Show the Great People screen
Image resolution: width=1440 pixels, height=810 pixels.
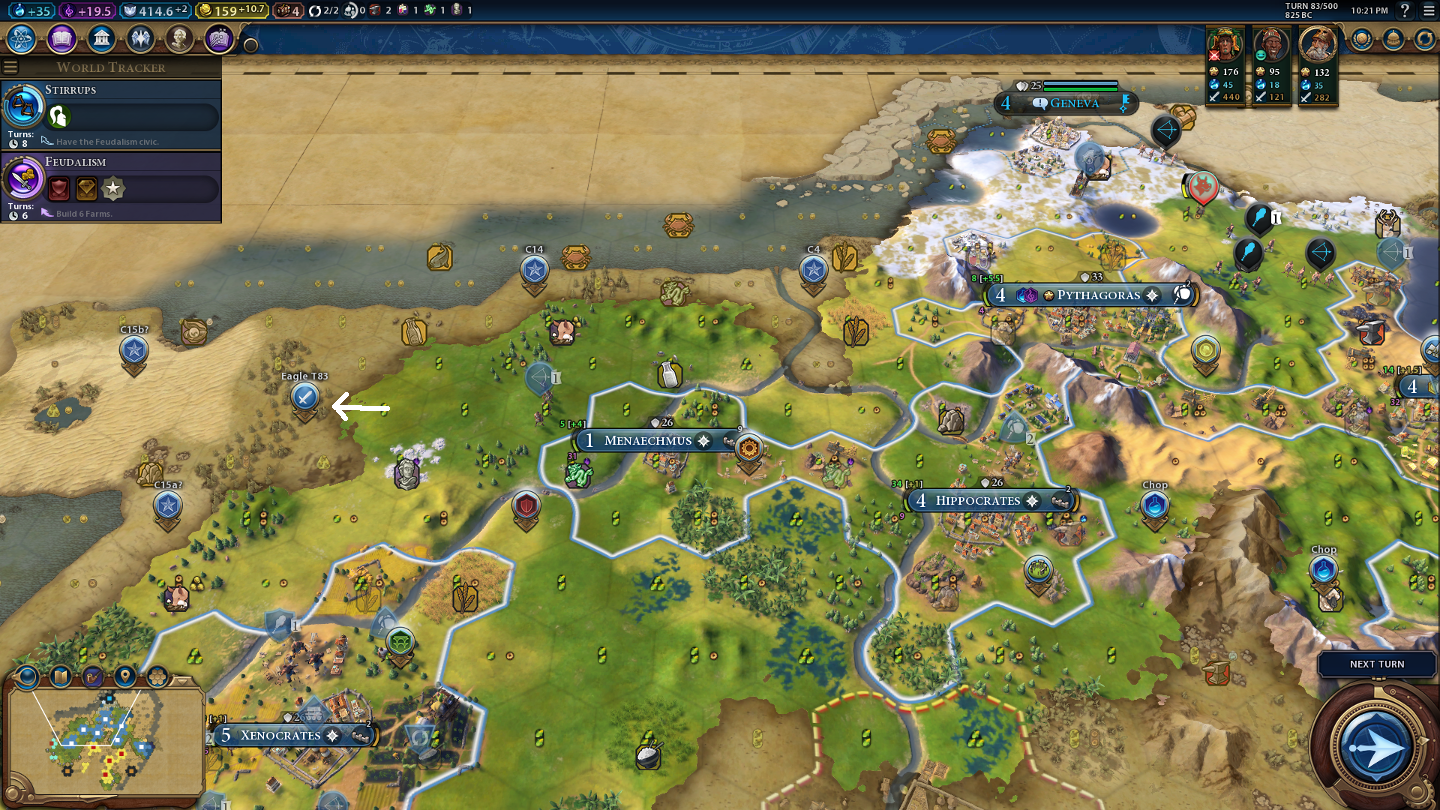pos(179,39)
